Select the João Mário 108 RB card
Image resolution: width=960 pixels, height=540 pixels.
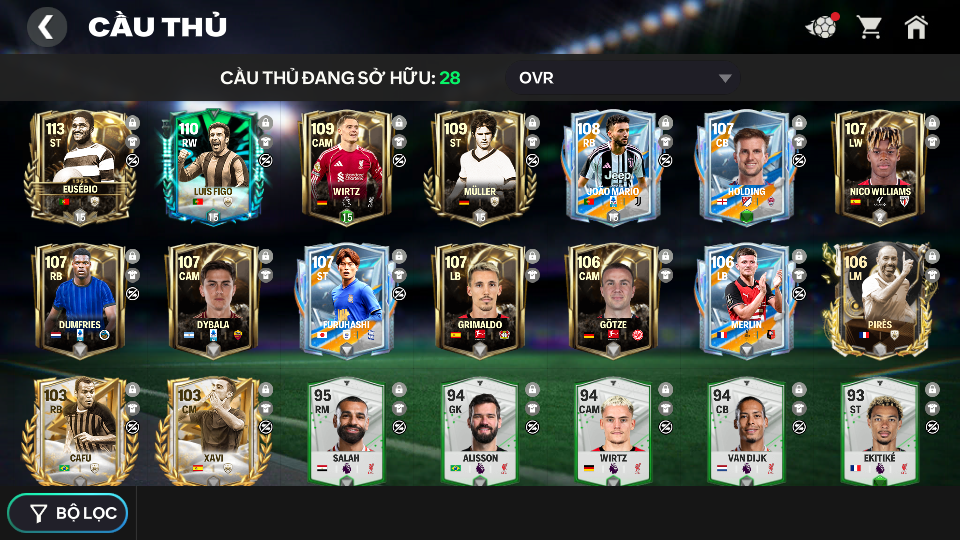[613, 166]
